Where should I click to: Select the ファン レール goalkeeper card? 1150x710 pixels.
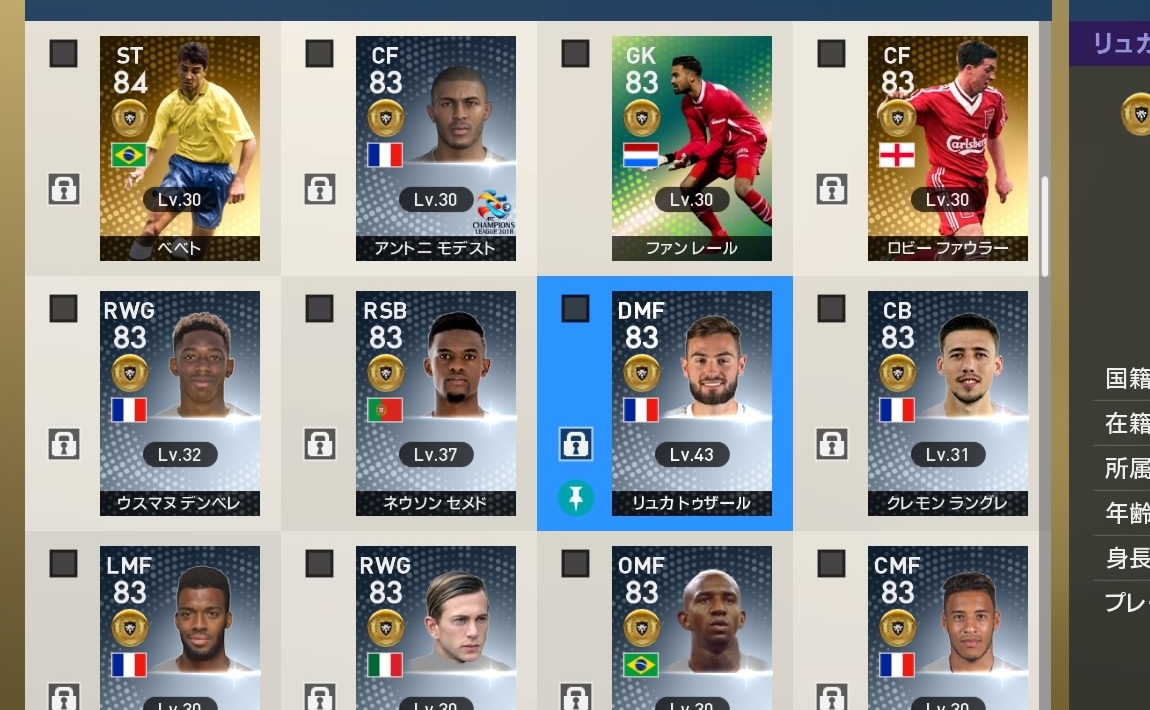[x=692, y=148]
